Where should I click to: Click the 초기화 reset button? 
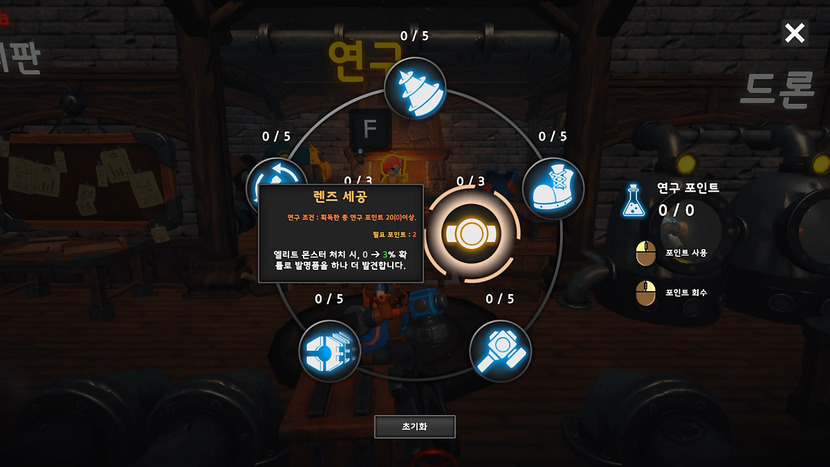click(x=414, y=426)
